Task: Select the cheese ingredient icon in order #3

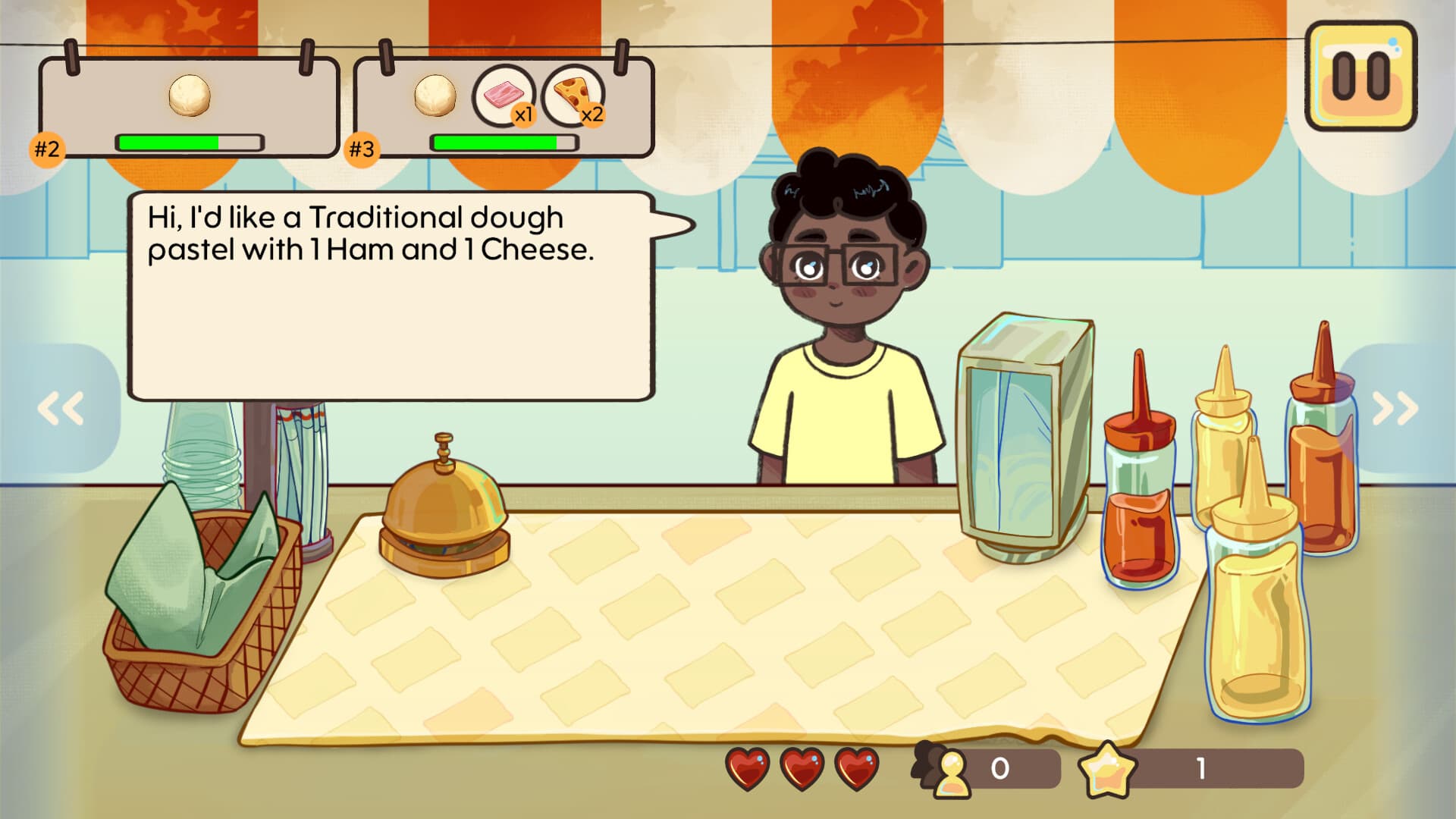Action: 570,94
